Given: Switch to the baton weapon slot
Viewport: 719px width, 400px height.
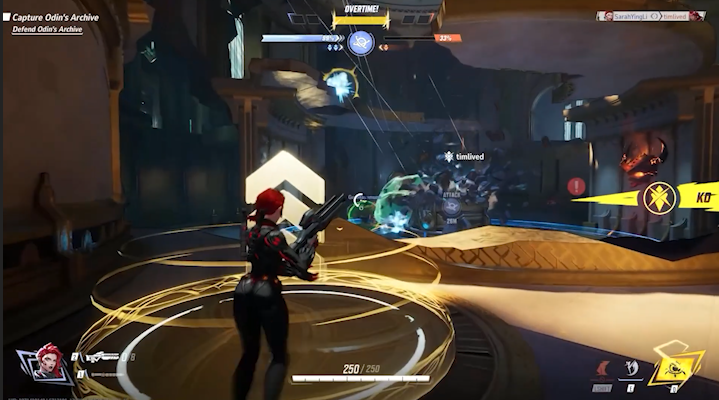Looking at the screenshot, I should pos(103,374).
